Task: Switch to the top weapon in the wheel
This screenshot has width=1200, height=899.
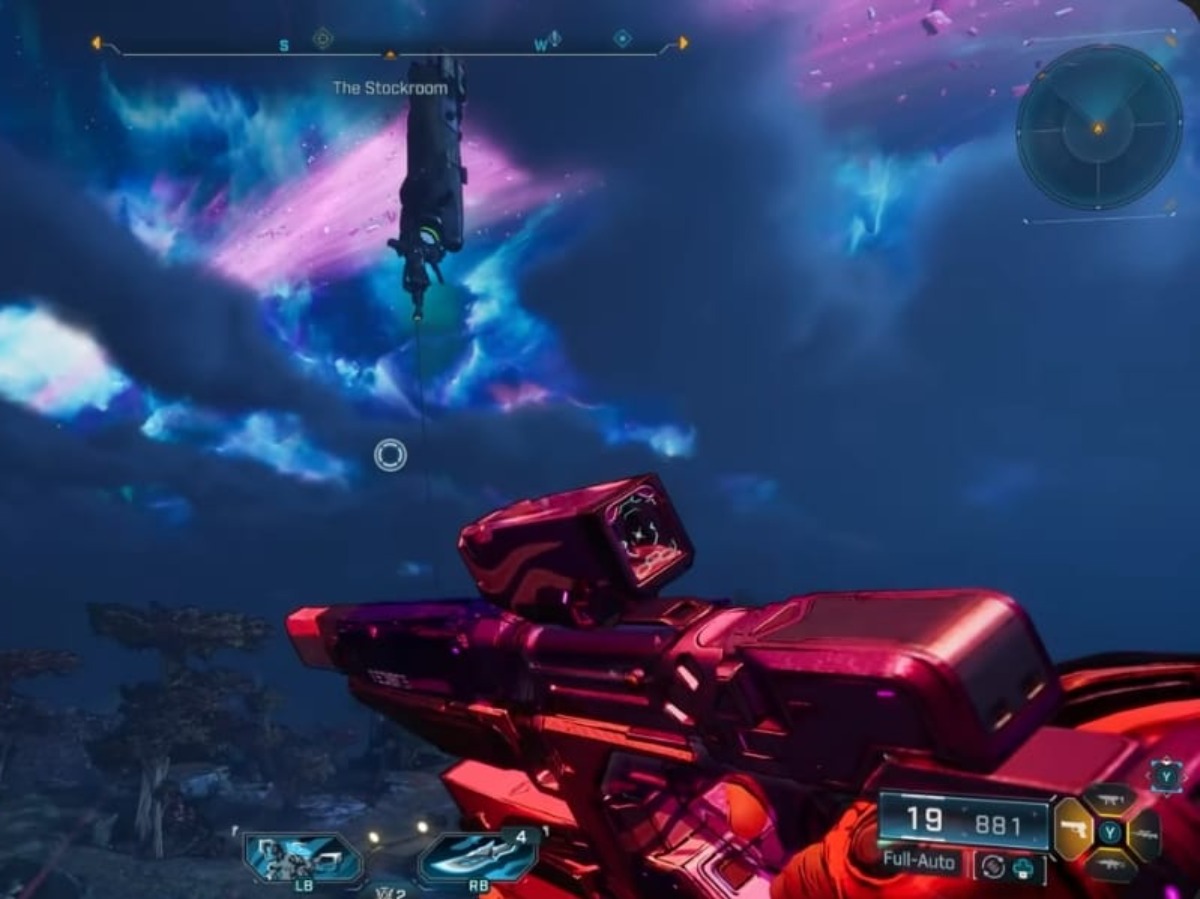Action: 1108,798
